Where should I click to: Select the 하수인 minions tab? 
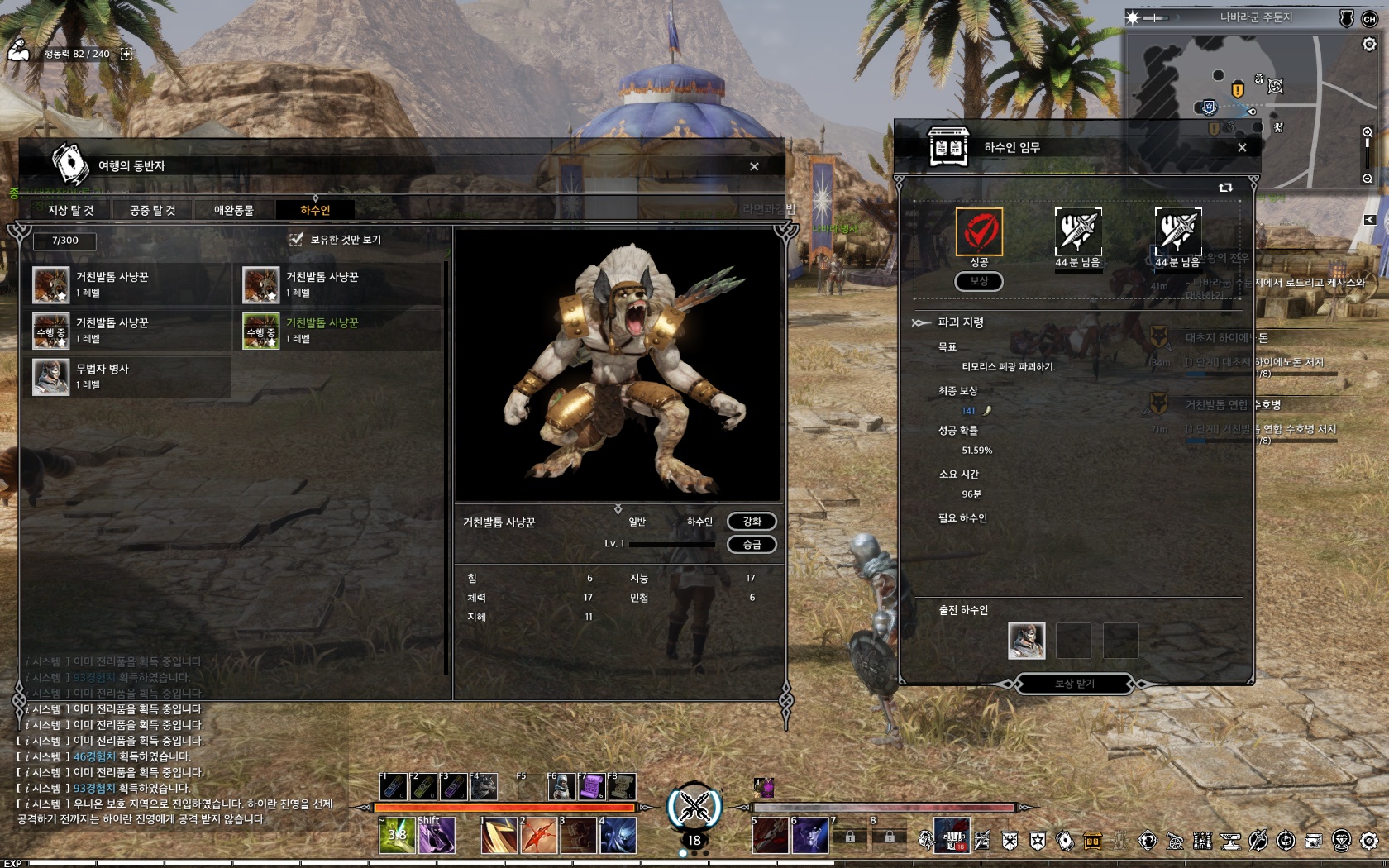coord(315,210)
